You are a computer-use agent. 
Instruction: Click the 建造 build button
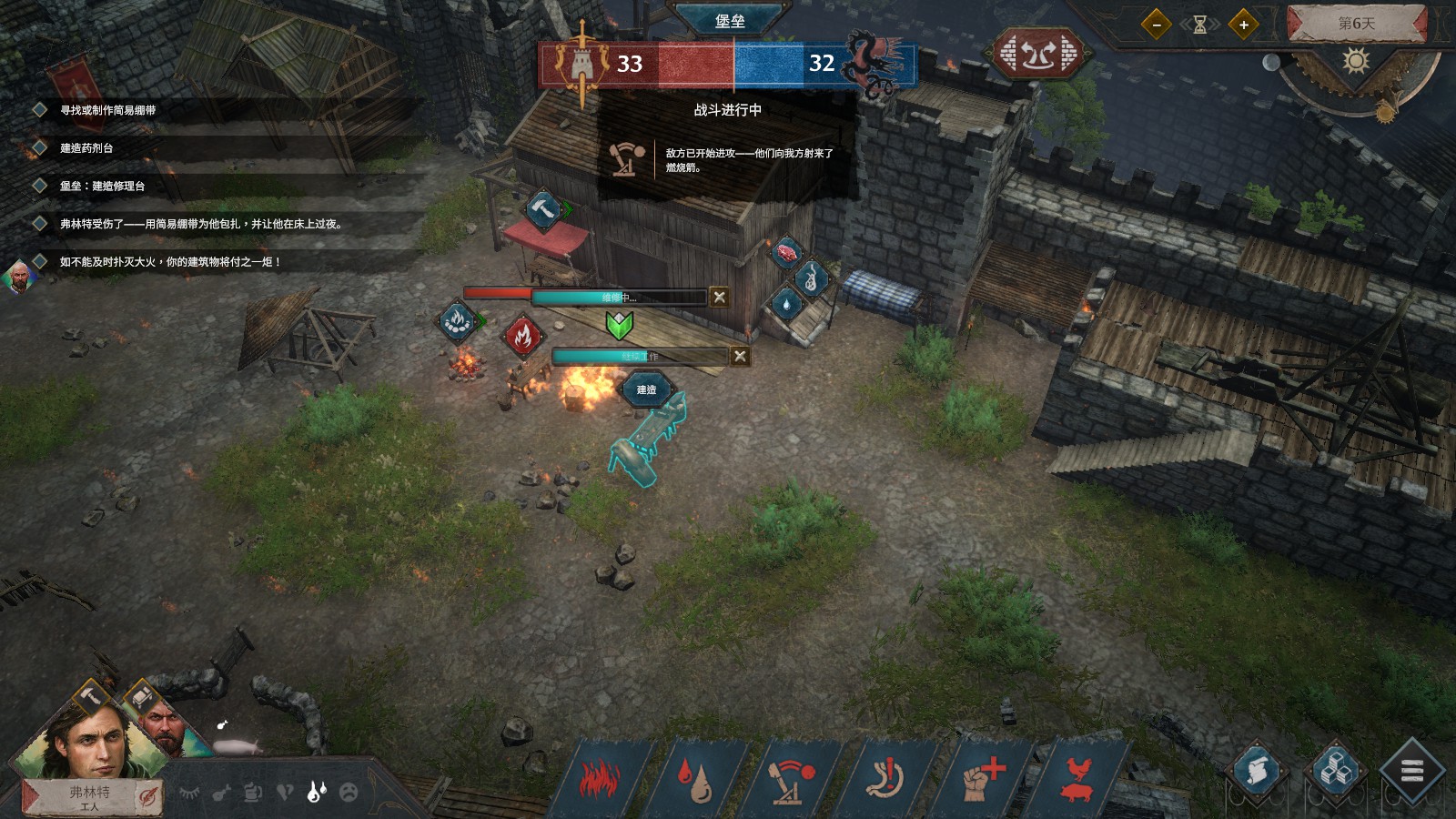coord(646,389)
